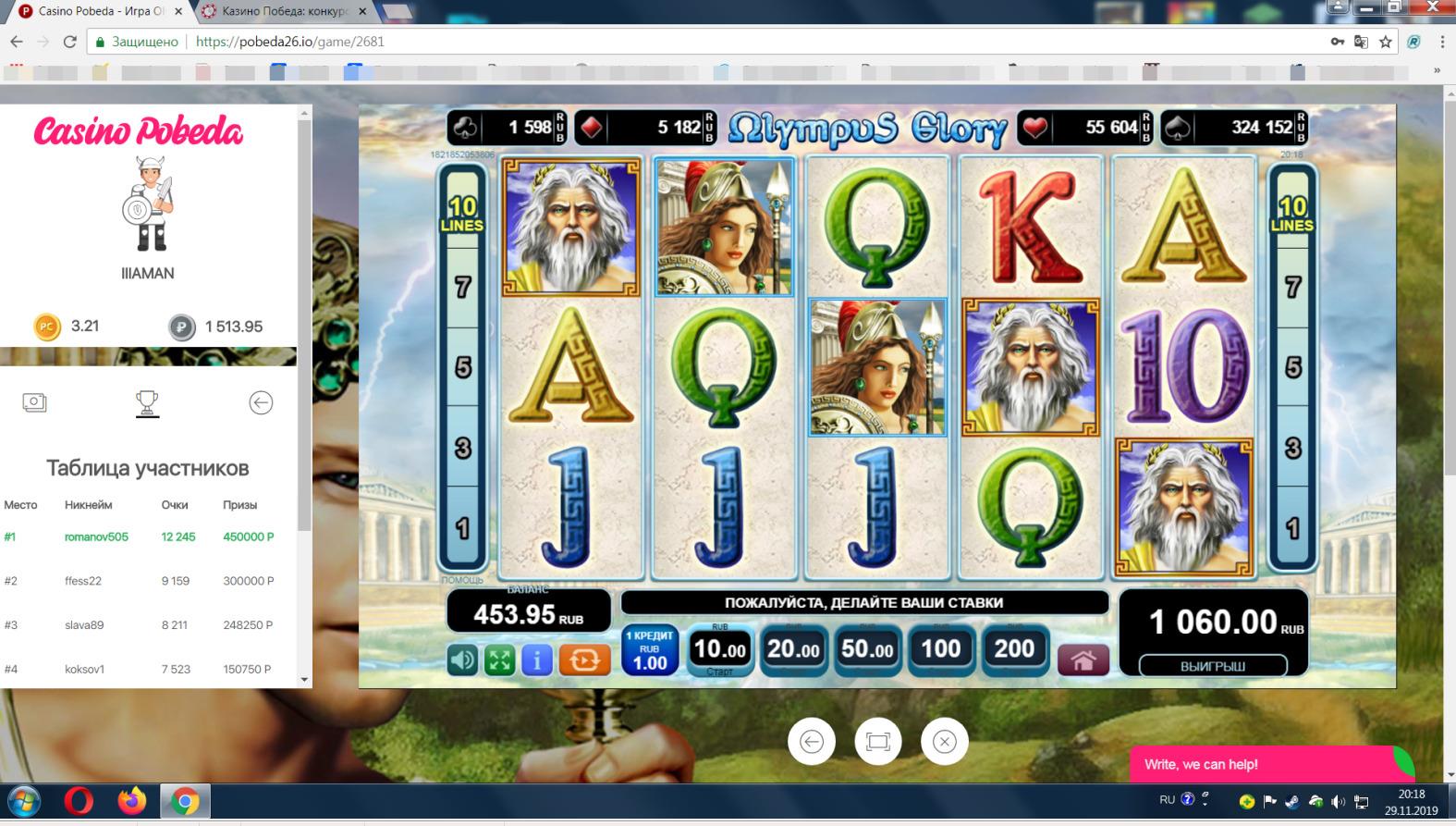Exit to lobby via home icon
The width and height of the screenshot is (1456, 826).
point(1083,660)
